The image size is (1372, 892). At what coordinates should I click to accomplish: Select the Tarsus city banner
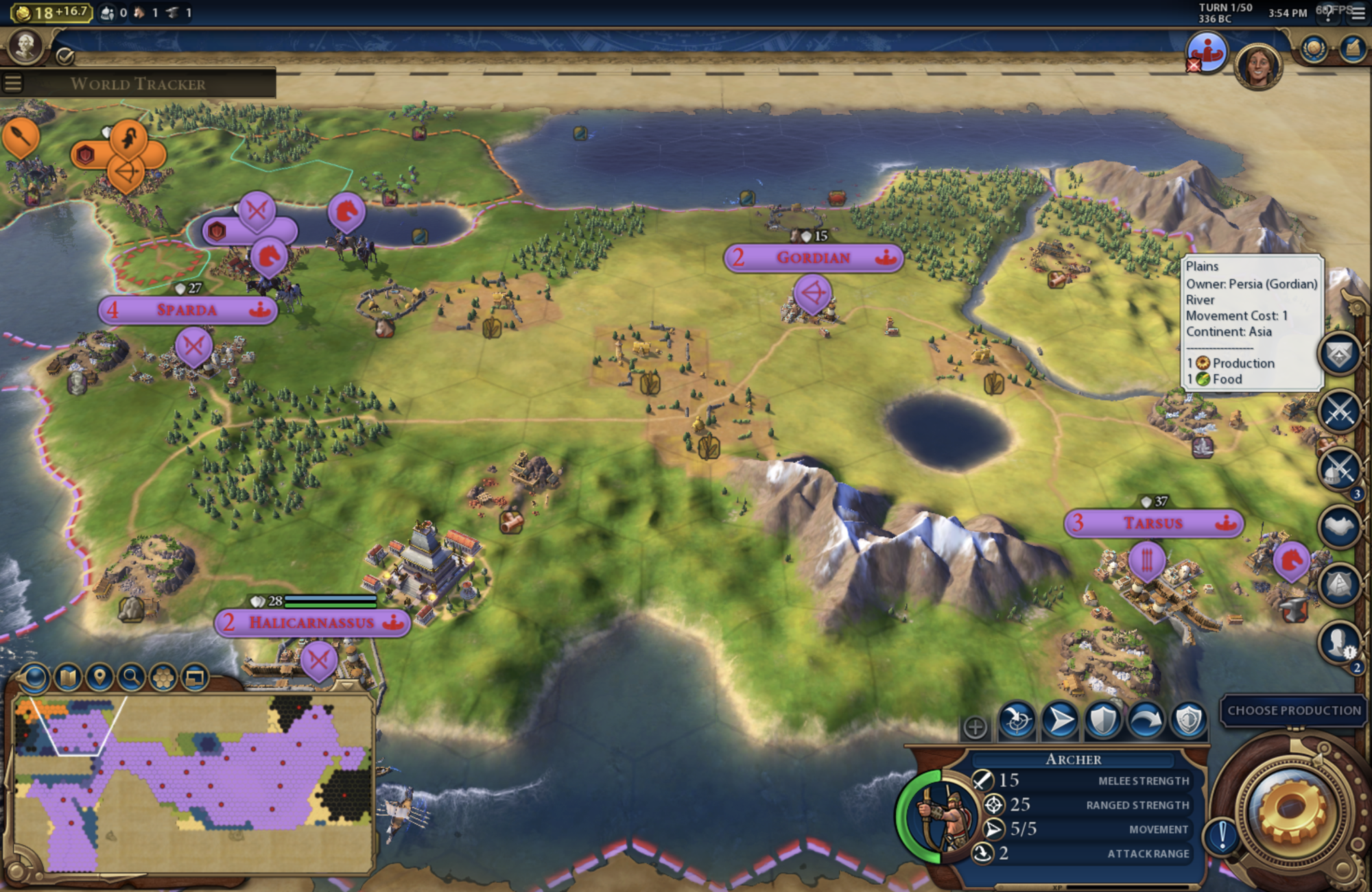(1153, 523)
